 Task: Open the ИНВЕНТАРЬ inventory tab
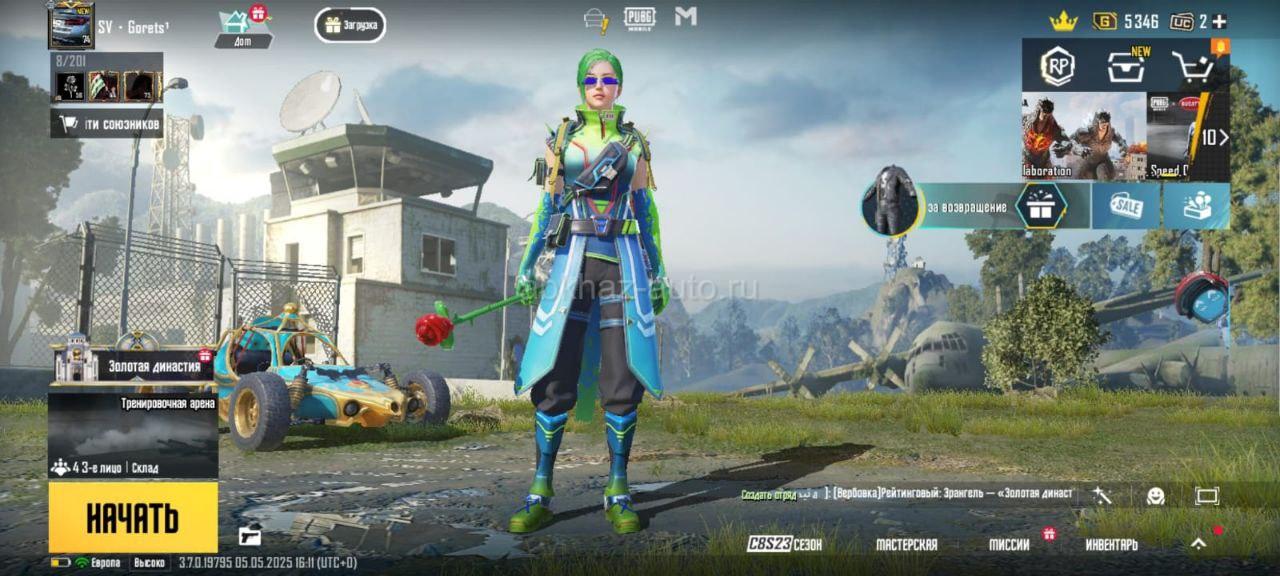pos(1111,544)
